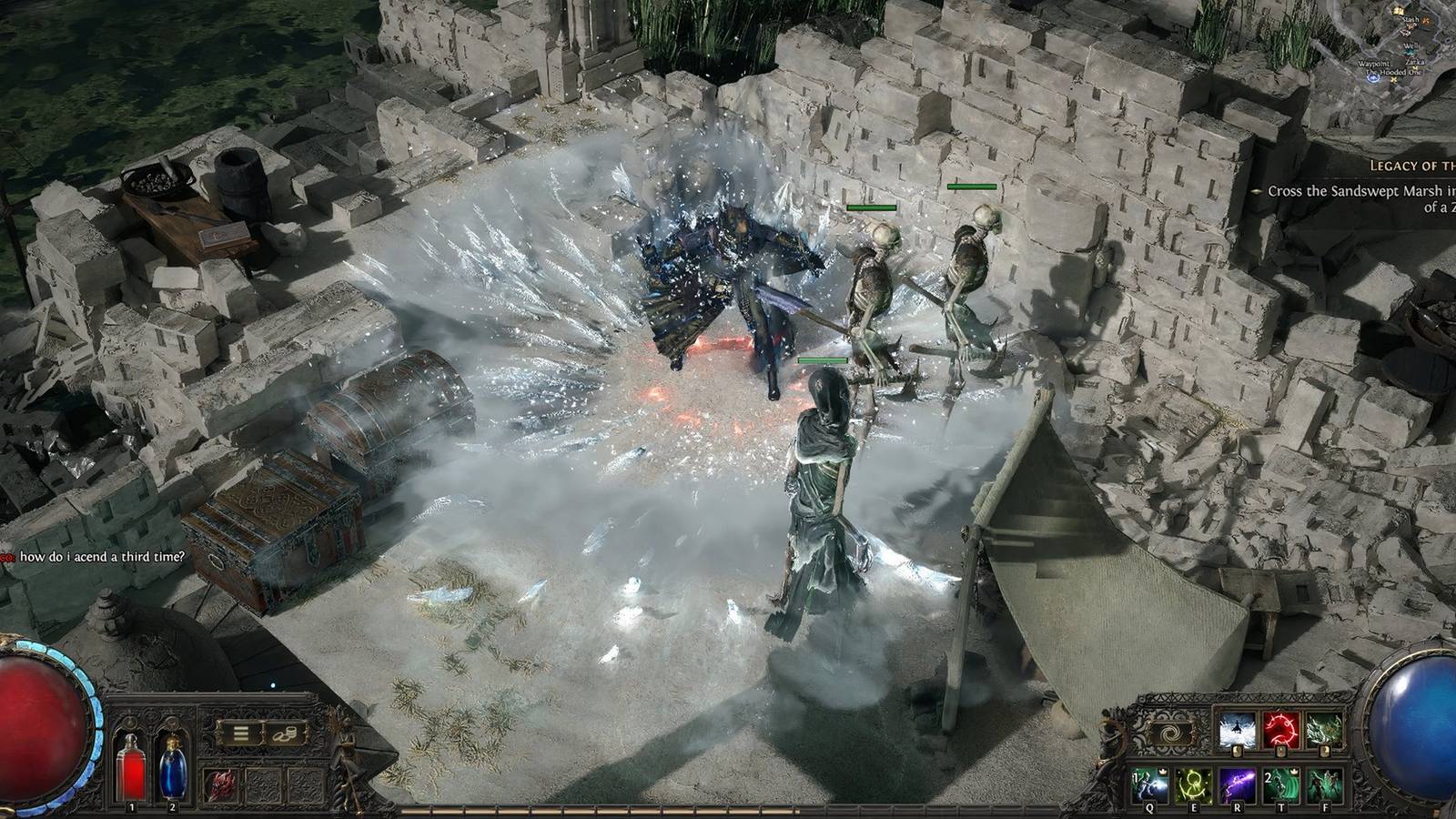
Task: Activate the green bone spikes skill
Action: tap(1324, 731)
